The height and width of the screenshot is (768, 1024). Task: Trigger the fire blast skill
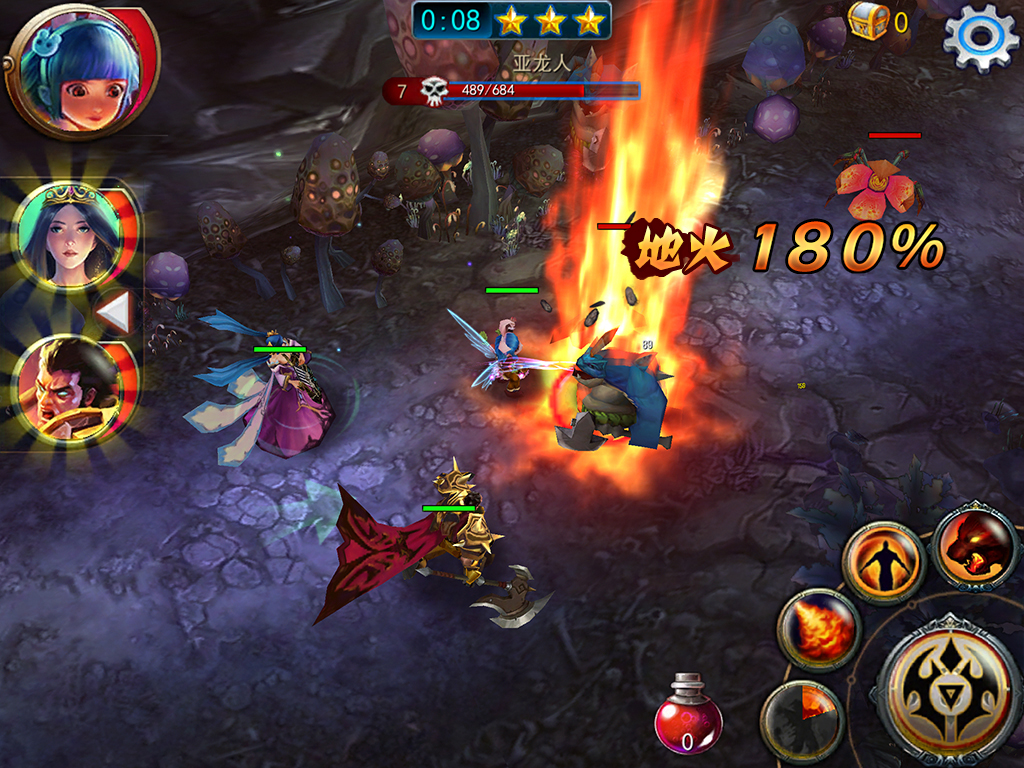(x=819, y=629)
